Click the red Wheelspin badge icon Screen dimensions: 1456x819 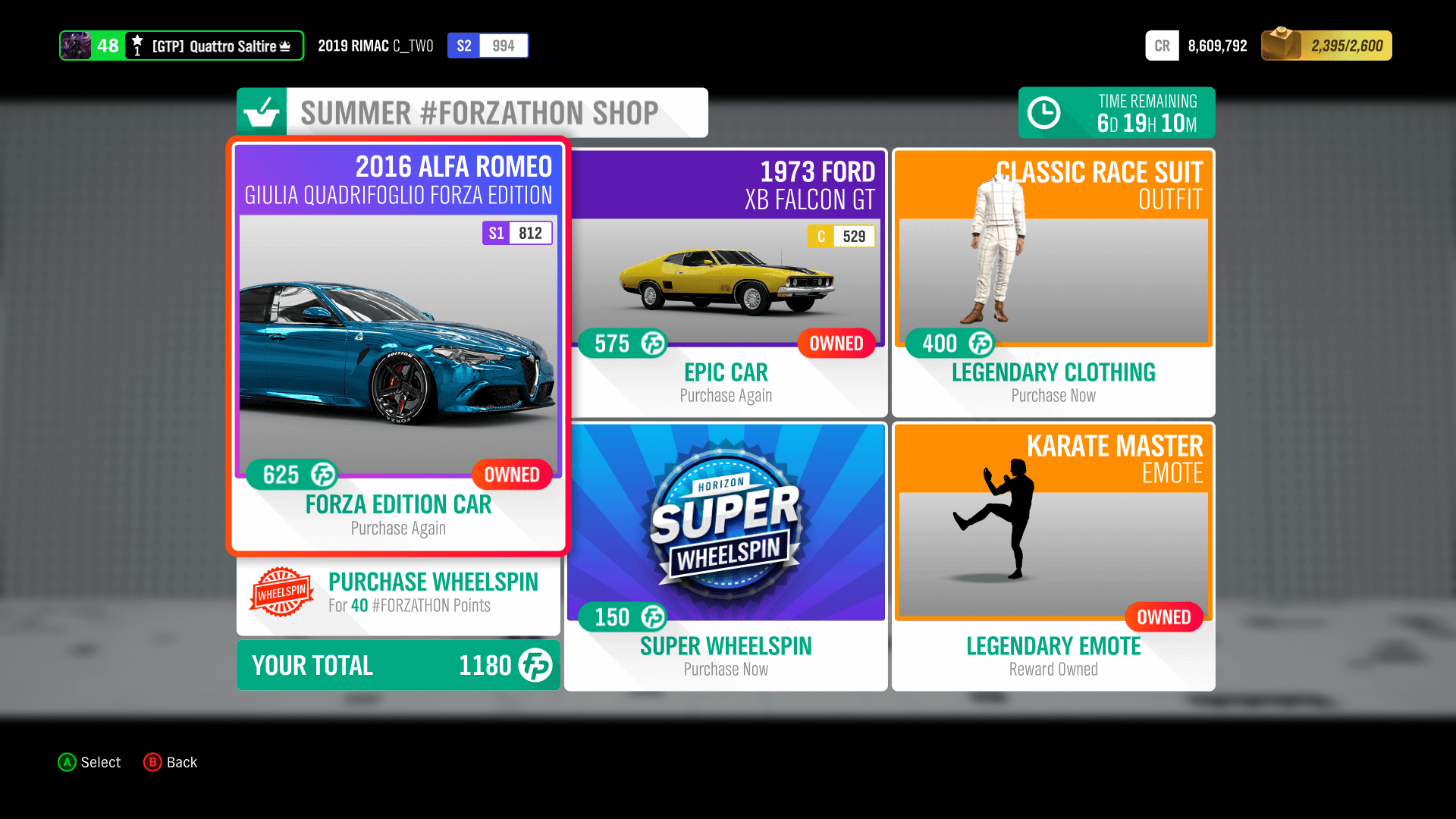point(281,593)
